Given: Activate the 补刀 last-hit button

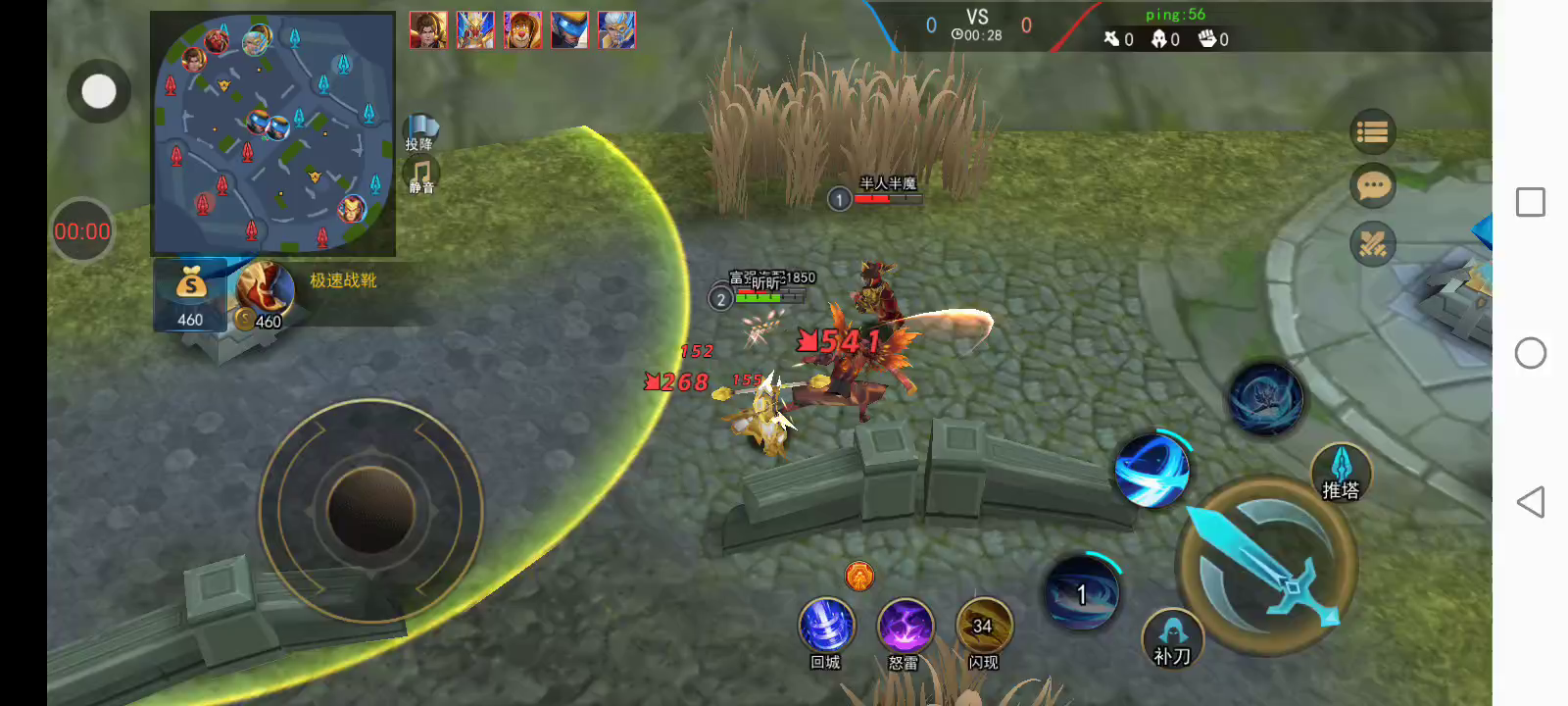Looking at the screenshot, I should [x=1172, y=638].
